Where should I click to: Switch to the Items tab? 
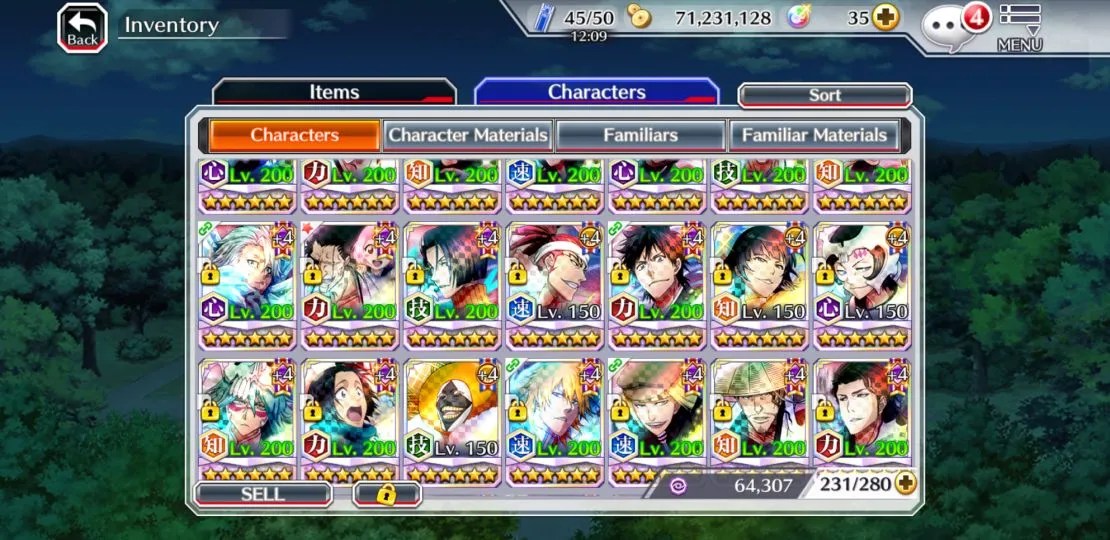pyautogui.click(x=334, y=92)
